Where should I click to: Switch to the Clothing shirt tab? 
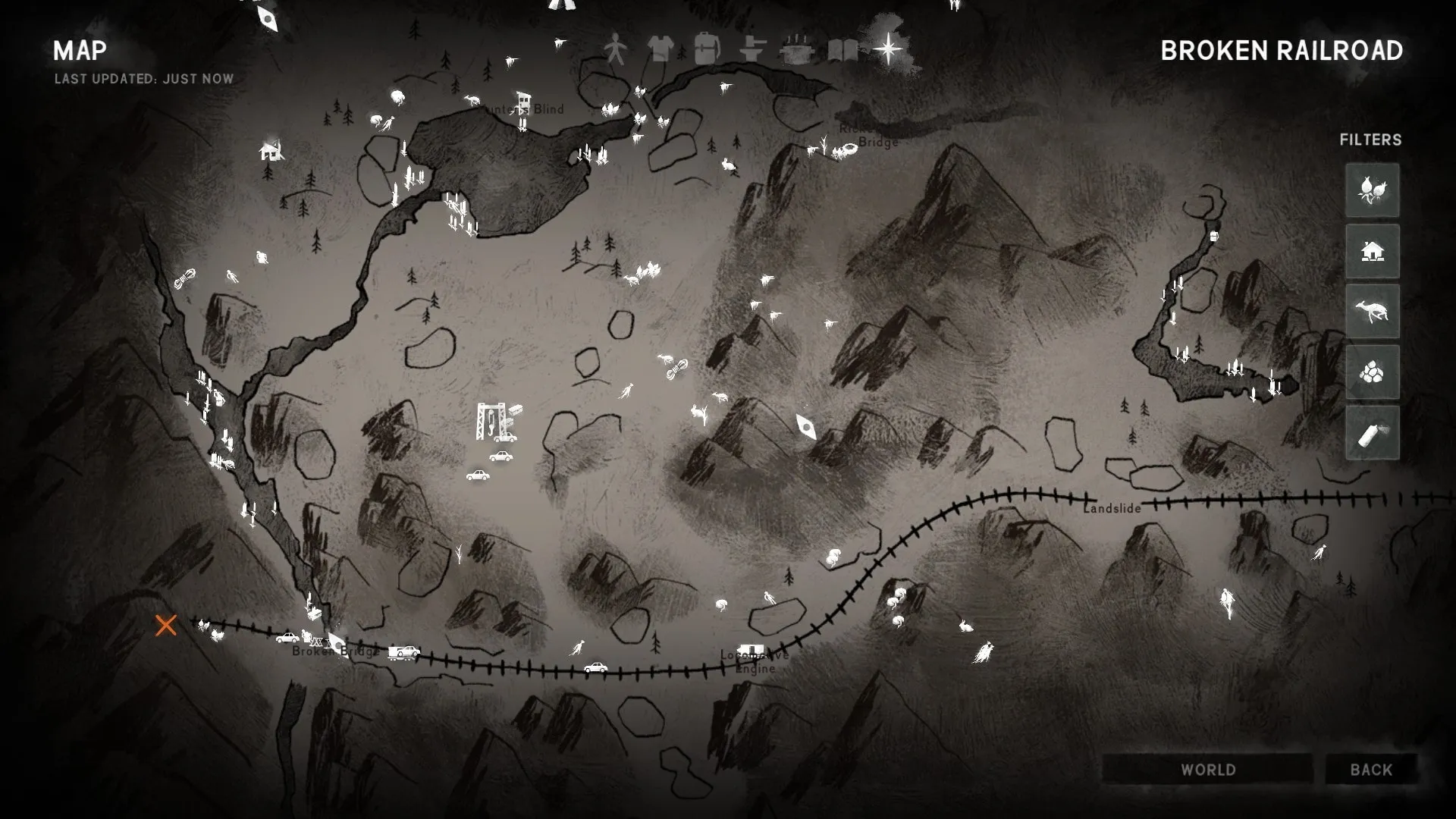(661, 50)
